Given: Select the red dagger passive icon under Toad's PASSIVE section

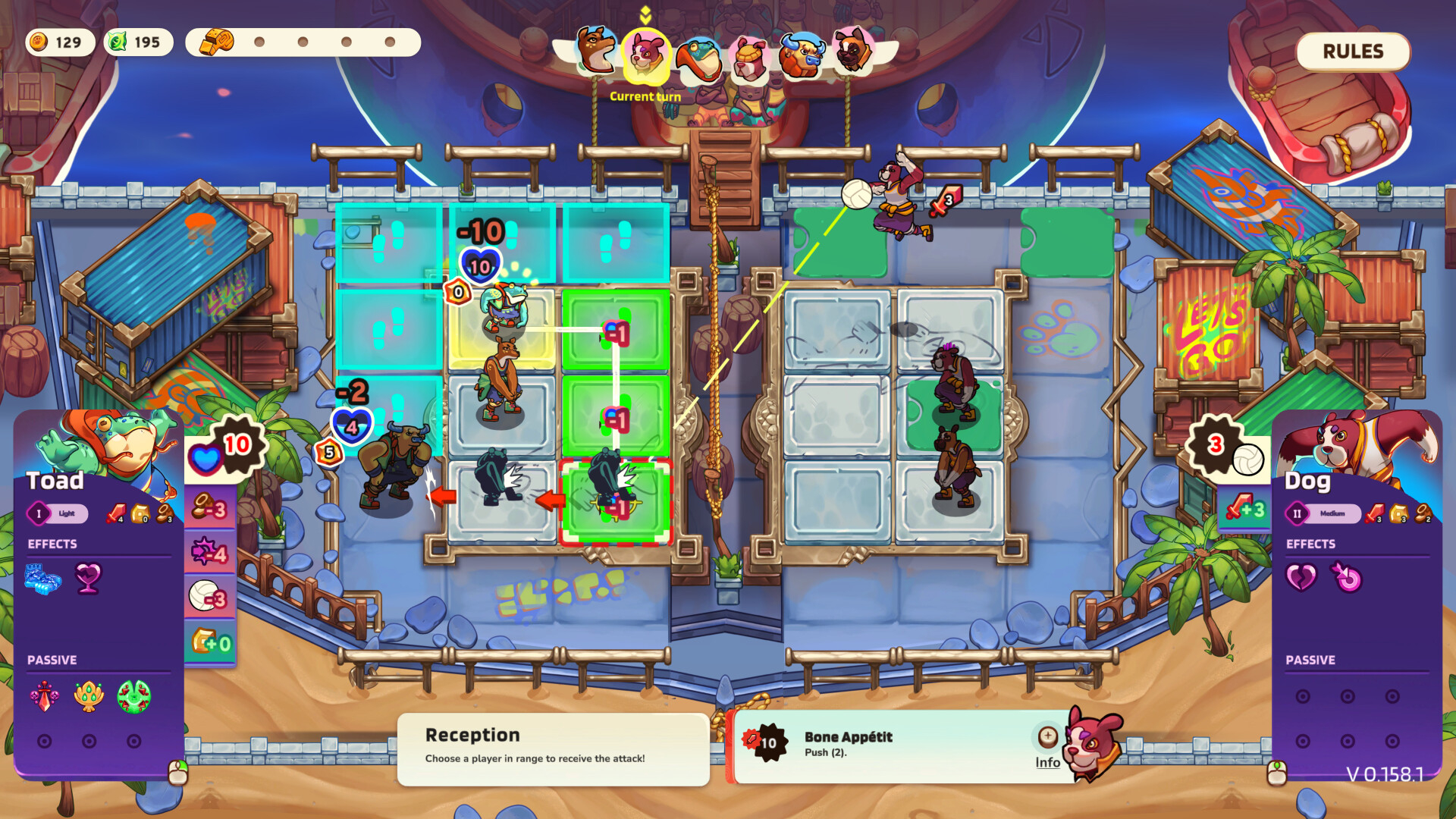Looking at the screenshot, I should point(45,696).
